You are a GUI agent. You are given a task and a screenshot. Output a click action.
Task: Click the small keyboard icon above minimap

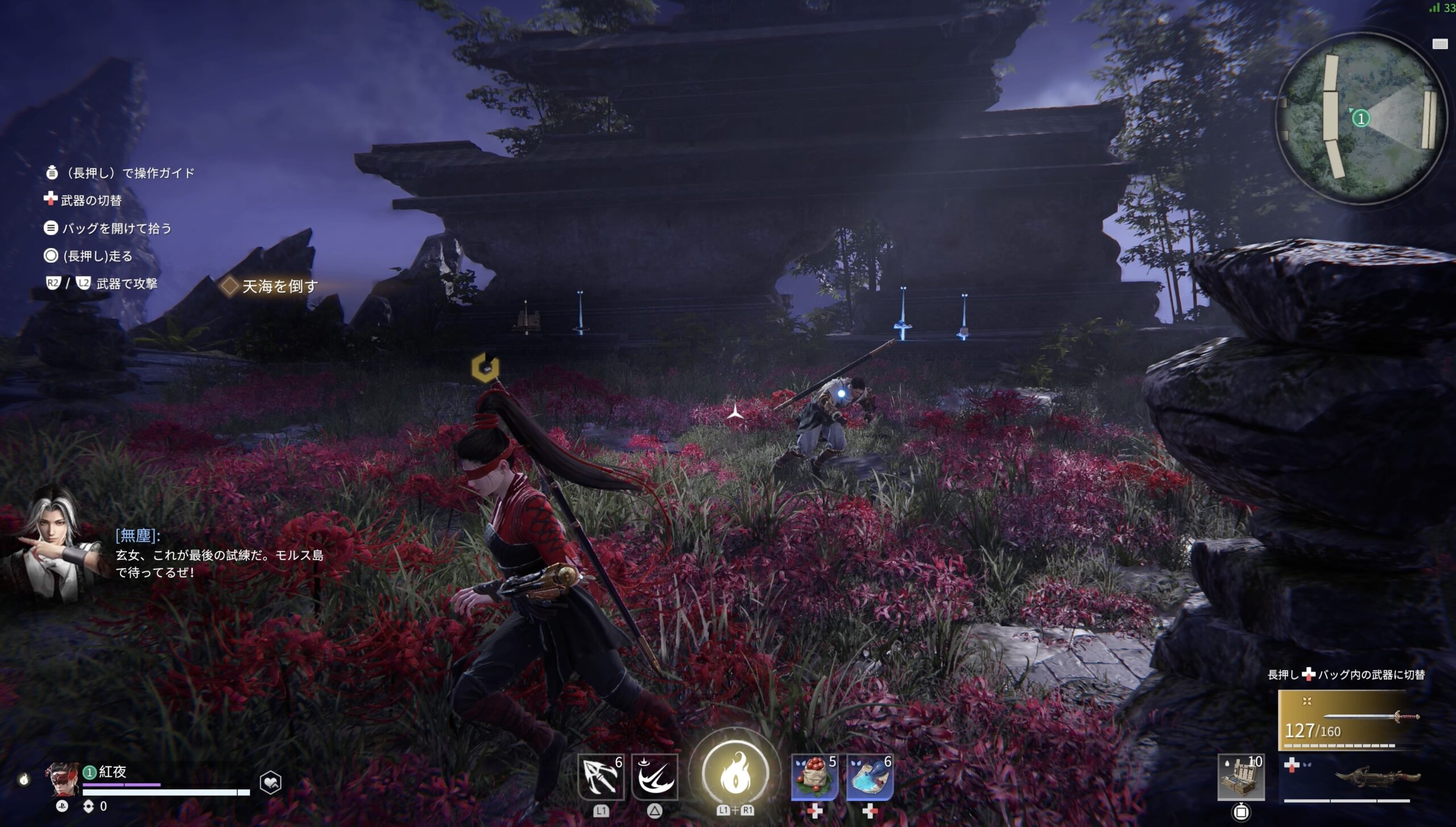coord(1440,44)
